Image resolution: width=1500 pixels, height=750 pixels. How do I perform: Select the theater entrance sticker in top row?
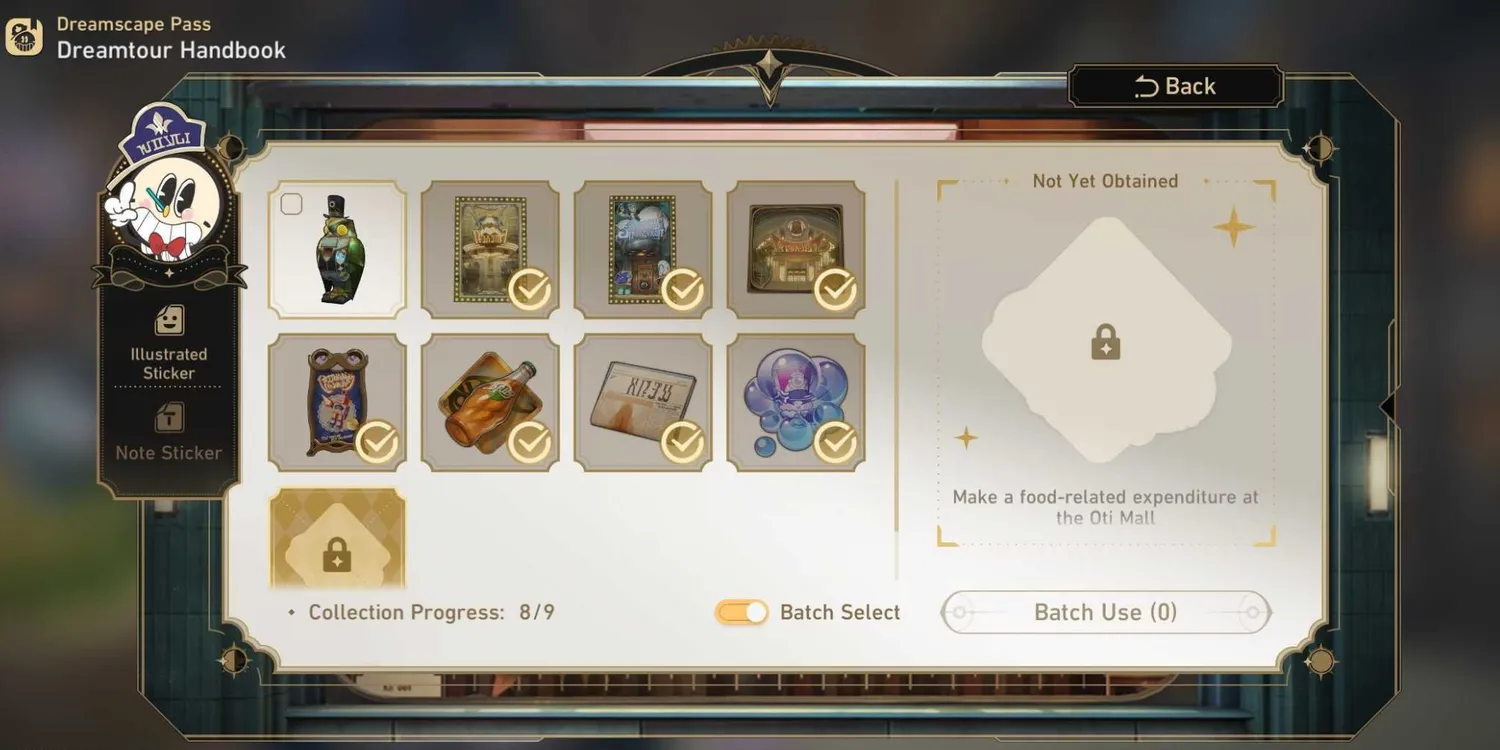point(795,249)
